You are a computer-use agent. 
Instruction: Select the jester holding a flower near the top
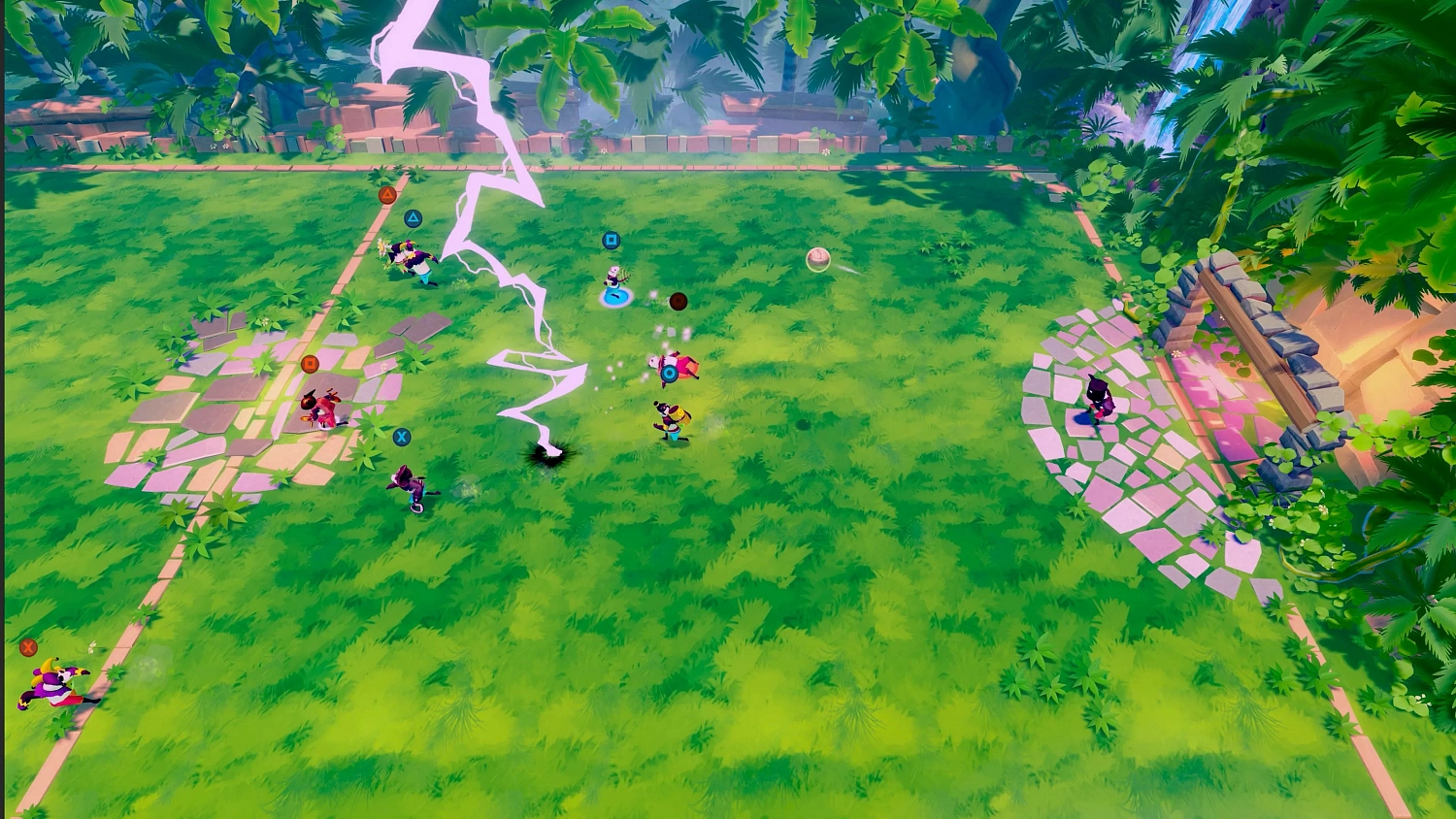pos(409,257)
